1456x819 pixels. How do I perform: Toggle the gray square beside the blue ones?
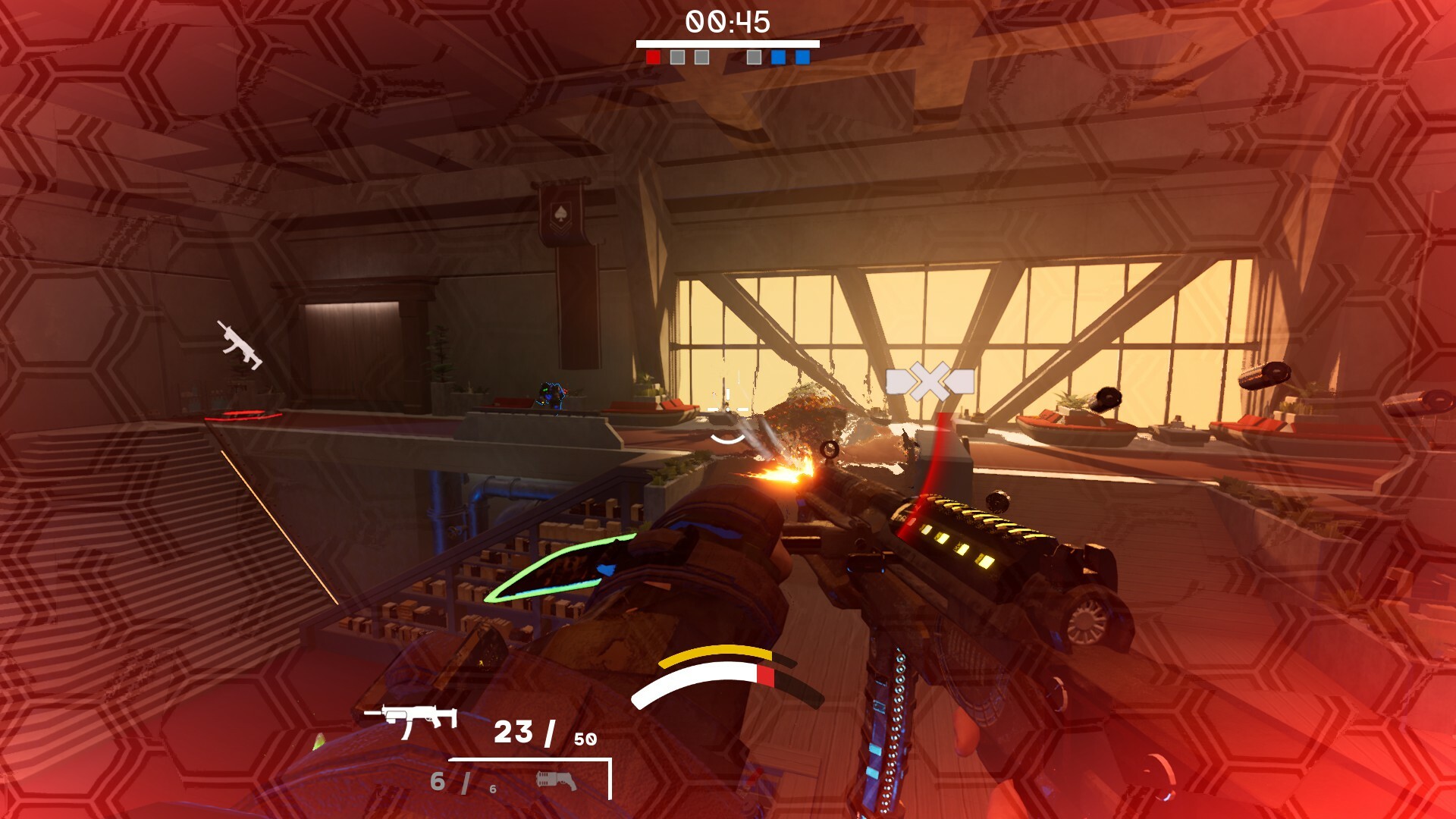(754, 55)
